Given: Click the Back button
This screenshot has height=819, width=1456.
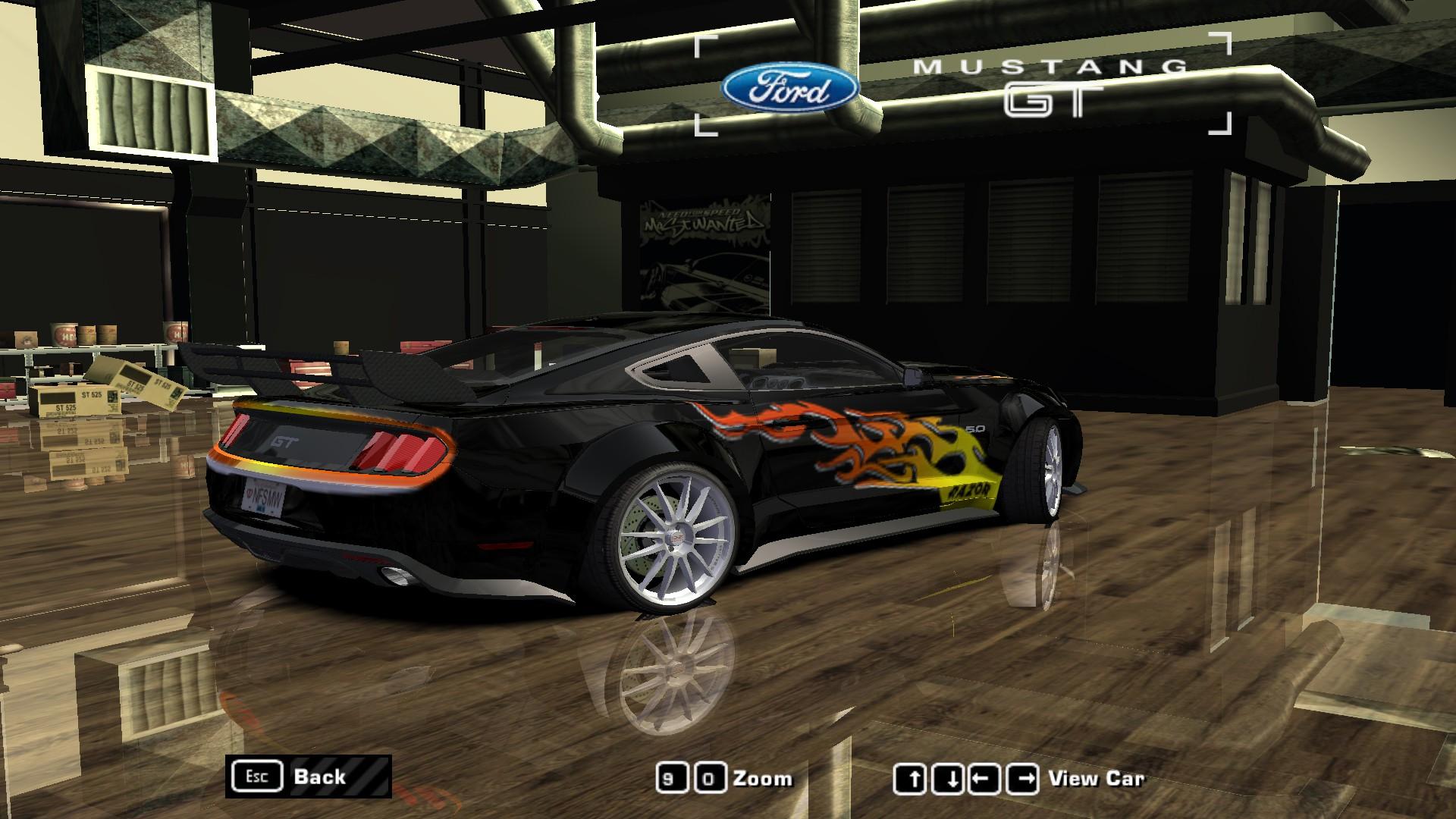Looking at the screenshot, I should tap(320, 776).
